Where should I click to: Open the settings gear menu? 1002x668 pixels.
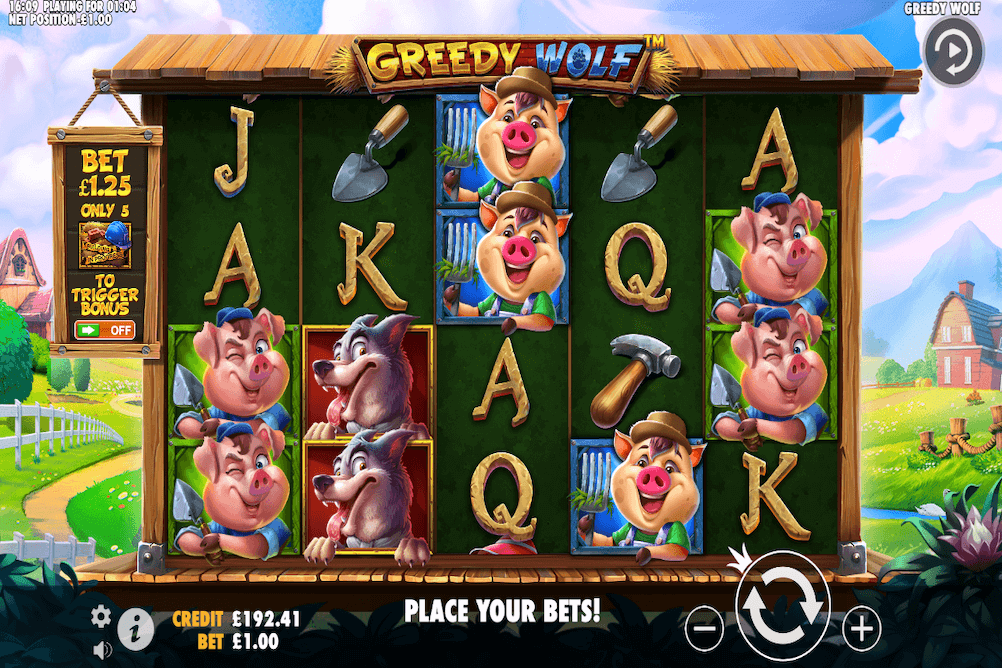coord(101,616)
